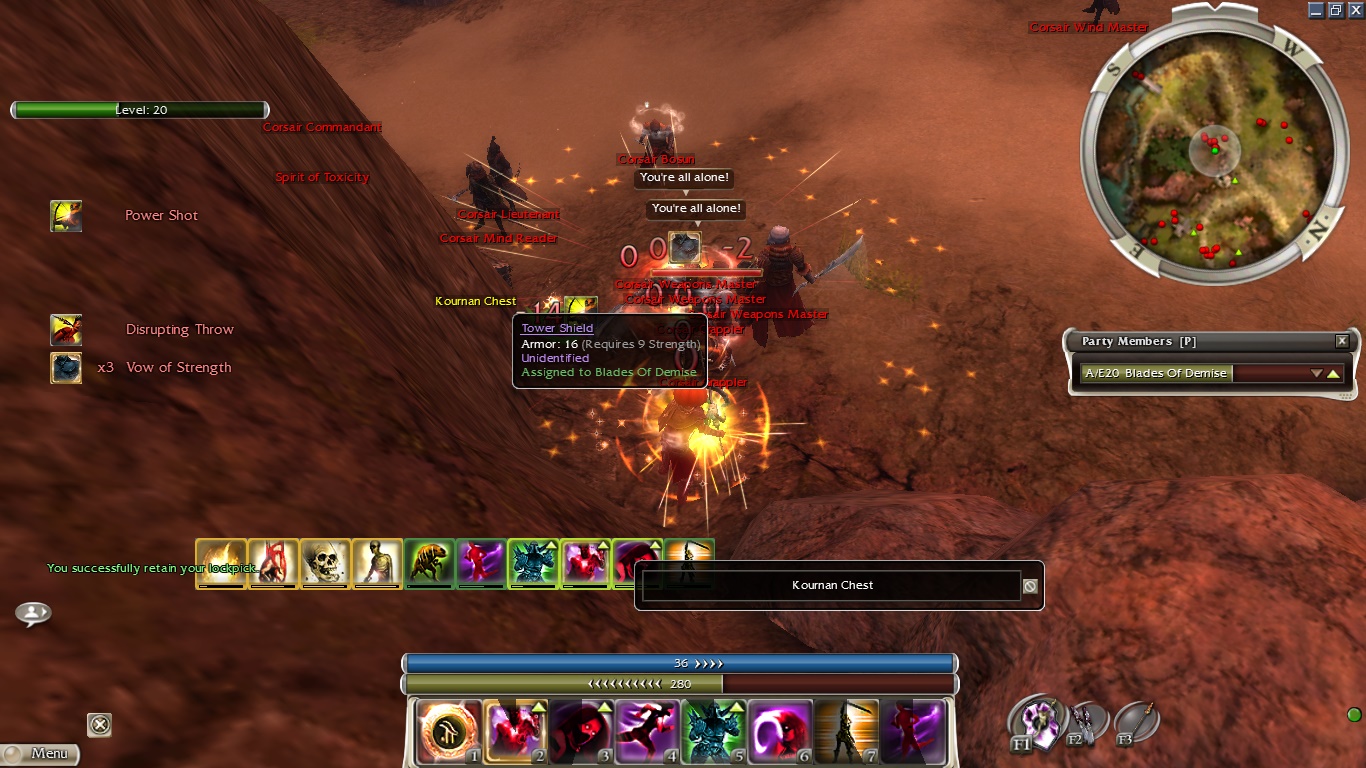Trigger the red hooded skill in slot 3
This screenshot has height=768, width=1366.
click(580, 730)
